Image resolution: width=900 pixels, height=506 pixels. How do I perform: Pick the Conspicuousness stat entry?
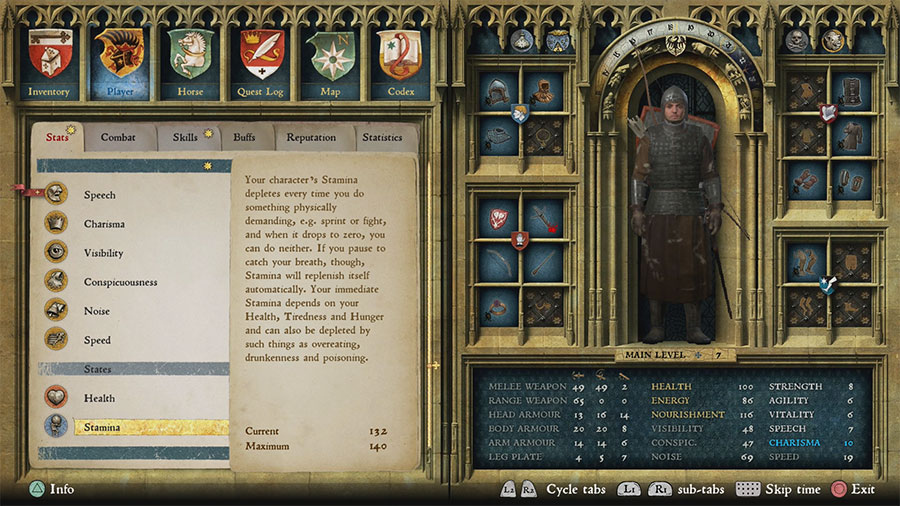(120, 282)
